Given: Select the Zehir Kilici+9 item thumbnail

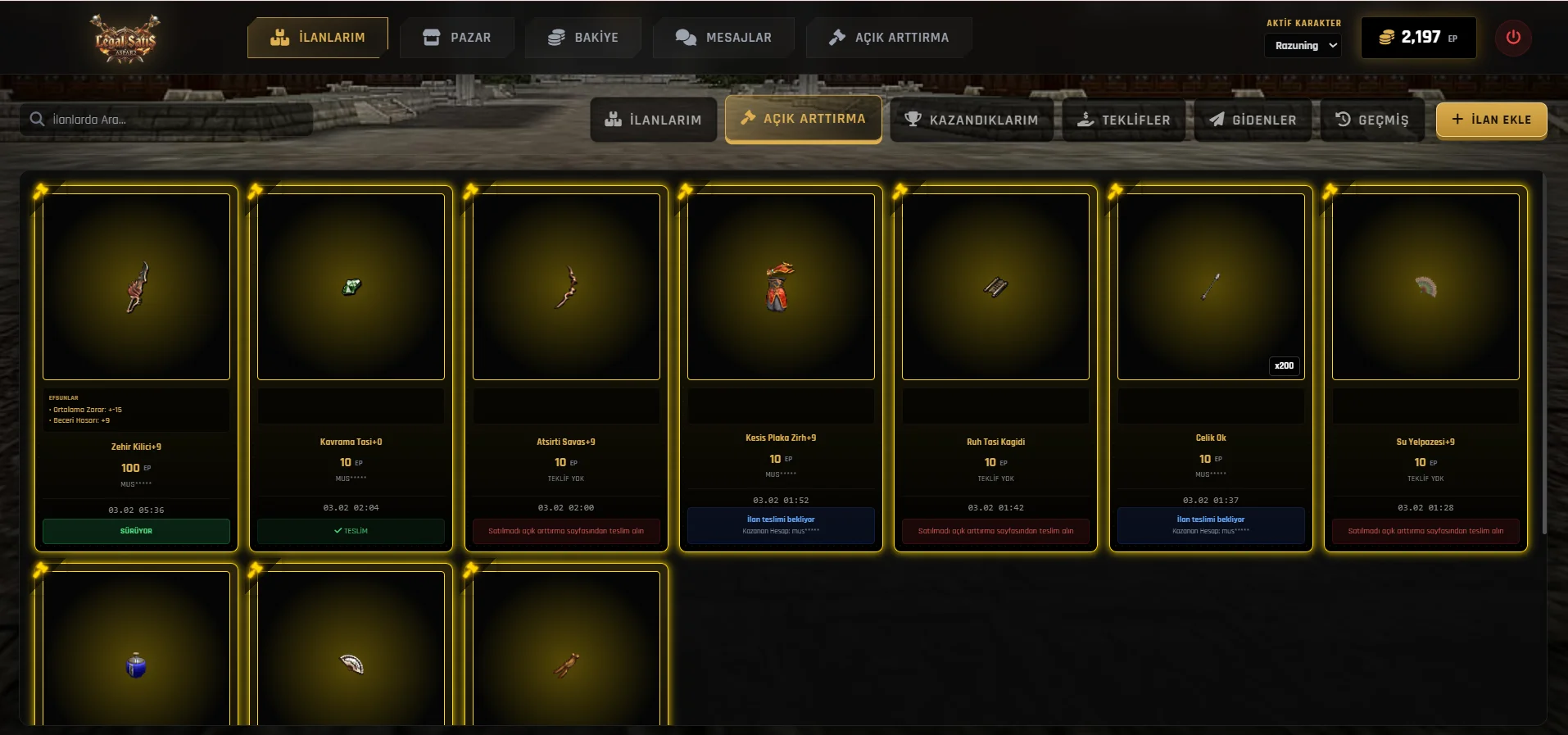Looking at the screenshot, I should pos(136,287).
